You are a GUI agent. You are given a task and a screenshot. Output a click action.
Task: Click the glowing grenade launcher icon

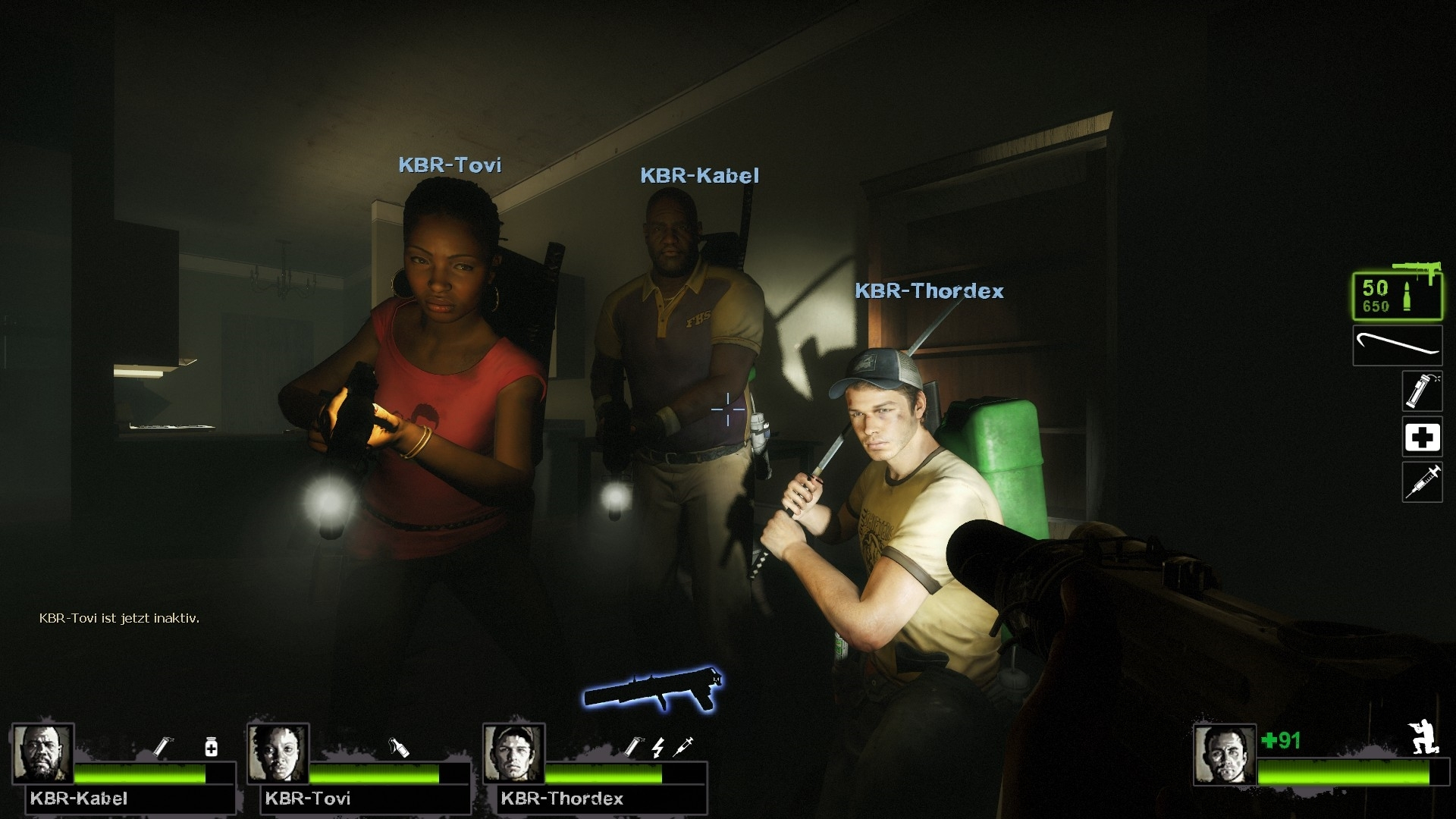(653, 688)
